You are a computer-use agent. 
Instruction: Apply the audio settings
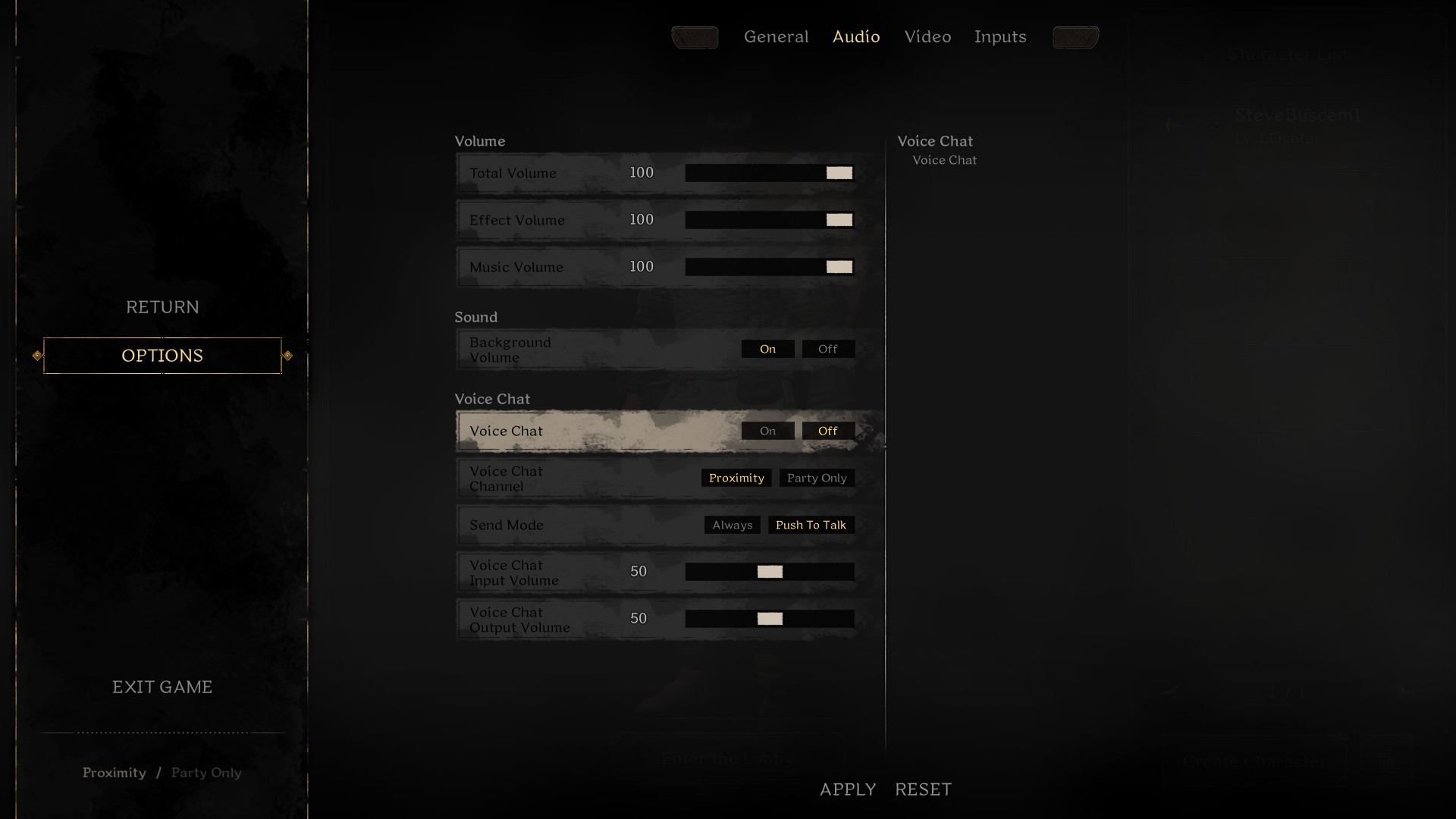point(848,789)
